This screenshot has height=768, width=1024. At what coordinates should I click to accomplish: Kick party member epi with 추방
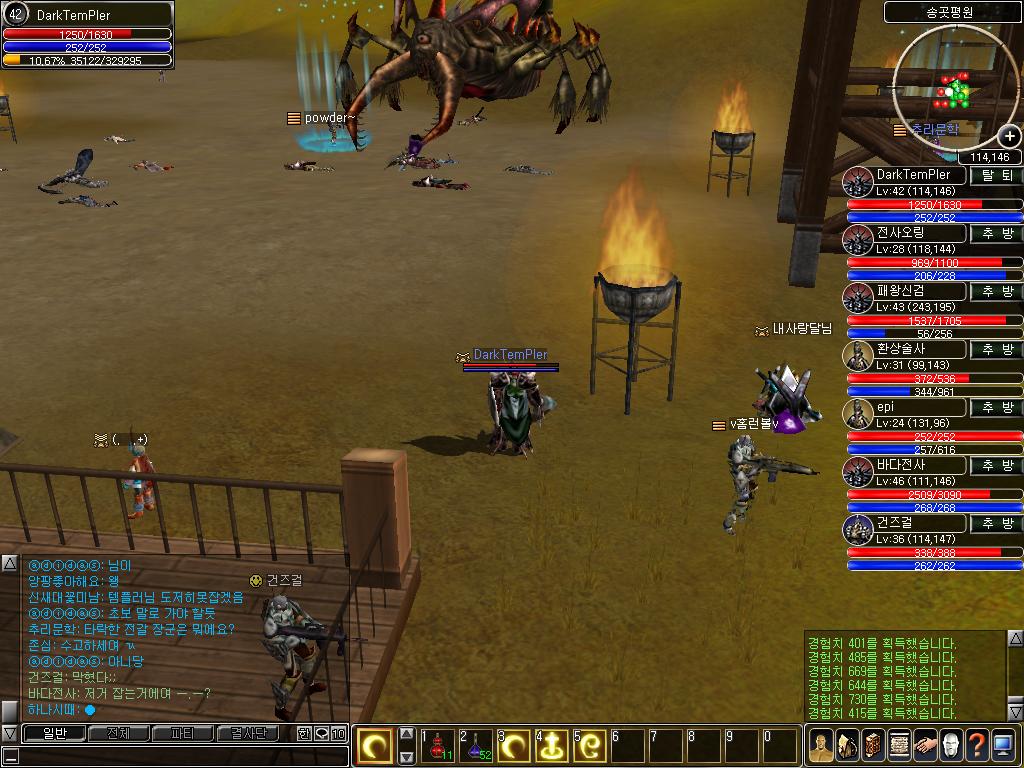pyautogui.click(x=996, y=407)
